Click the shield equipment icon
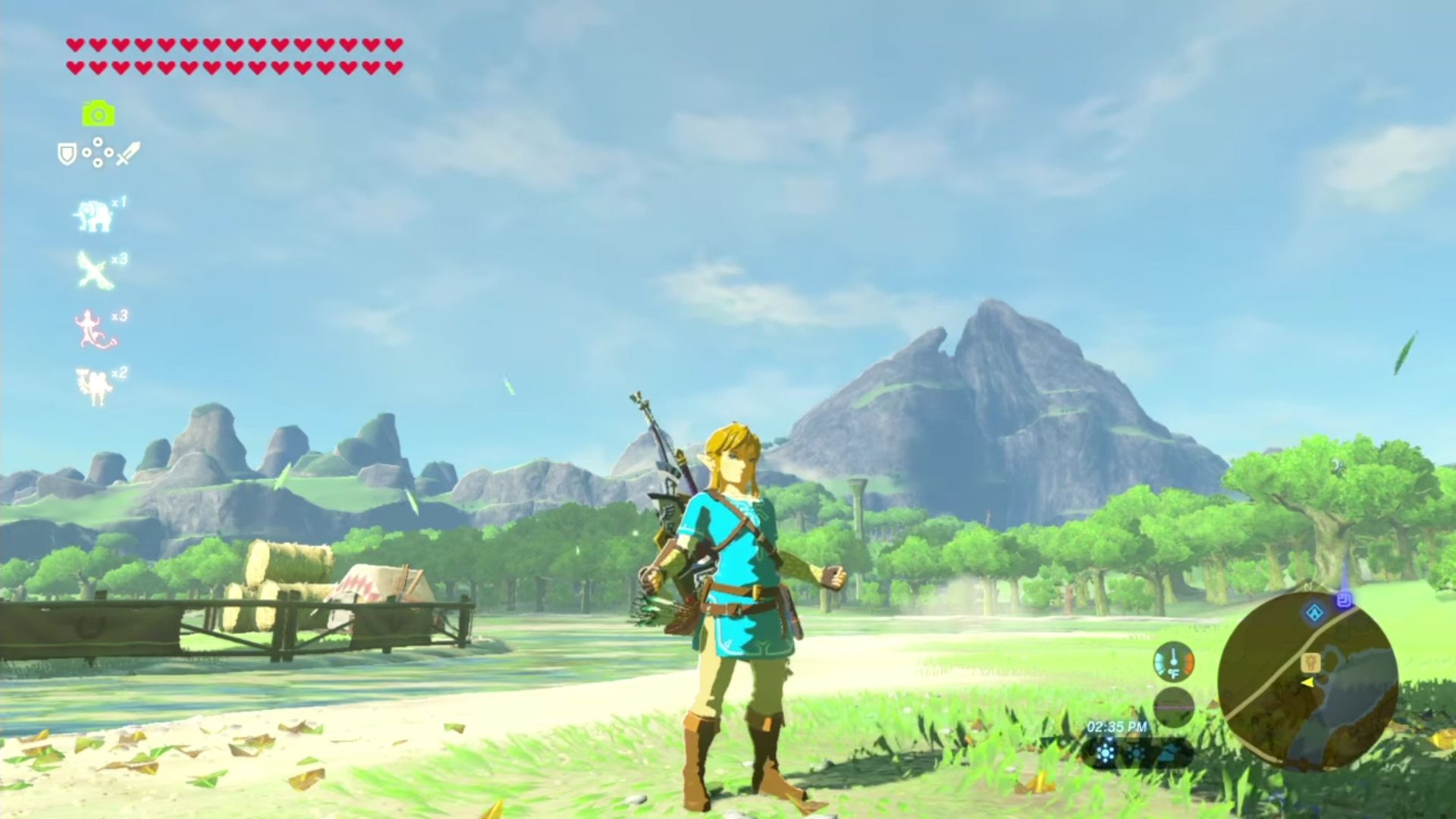The height and width of the screenshot is (819, 1456). pos(67,152)
